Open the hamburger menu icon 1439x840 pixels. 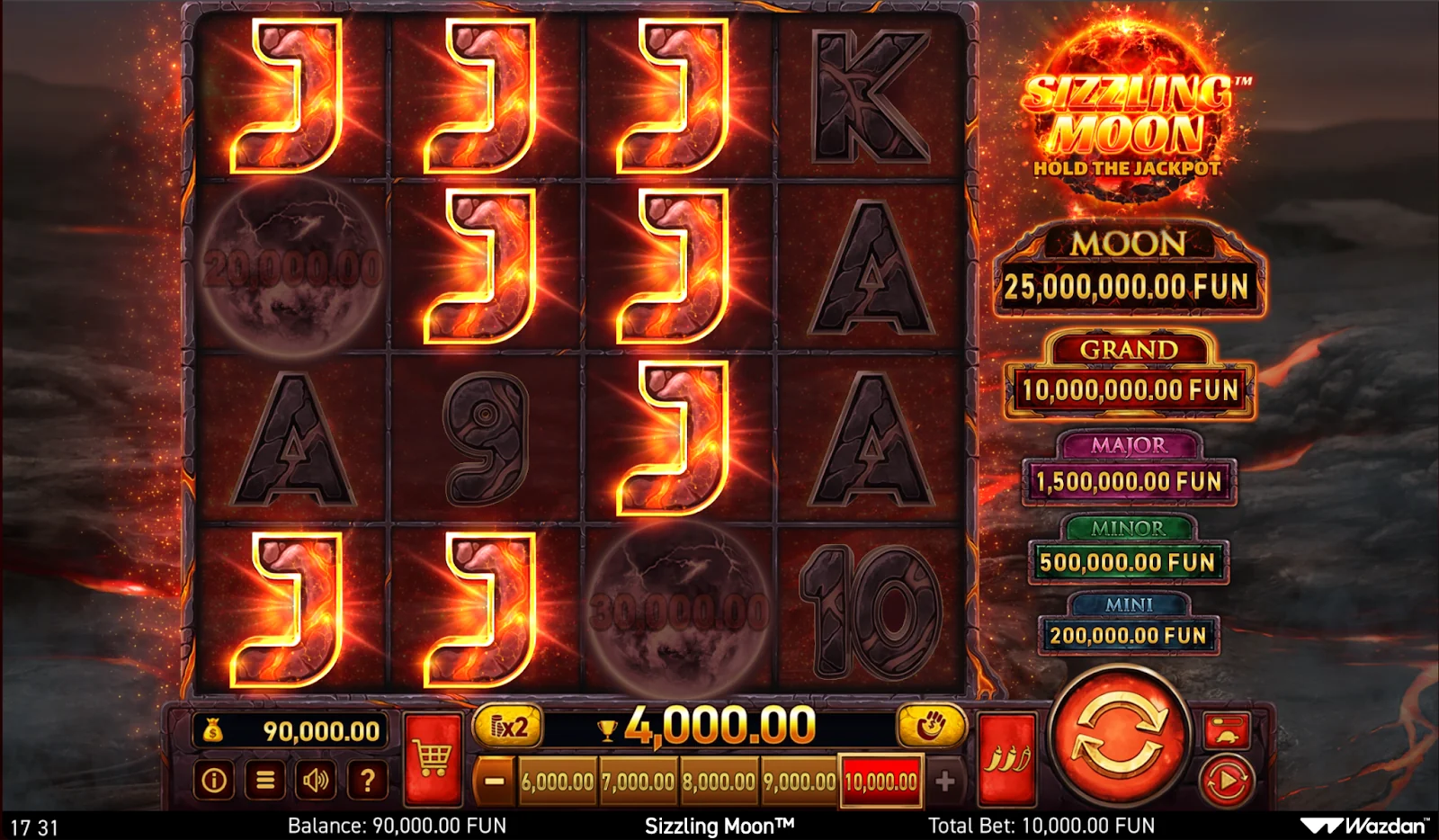pos(265,781)
